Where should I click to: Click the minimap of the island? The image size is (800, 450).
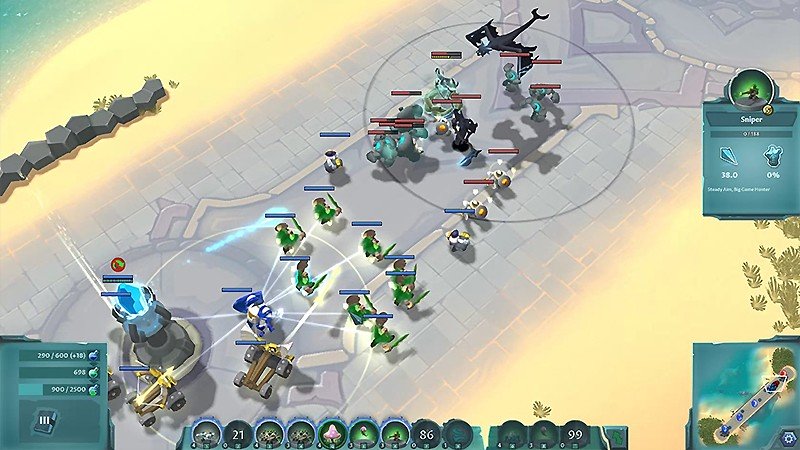744,397
